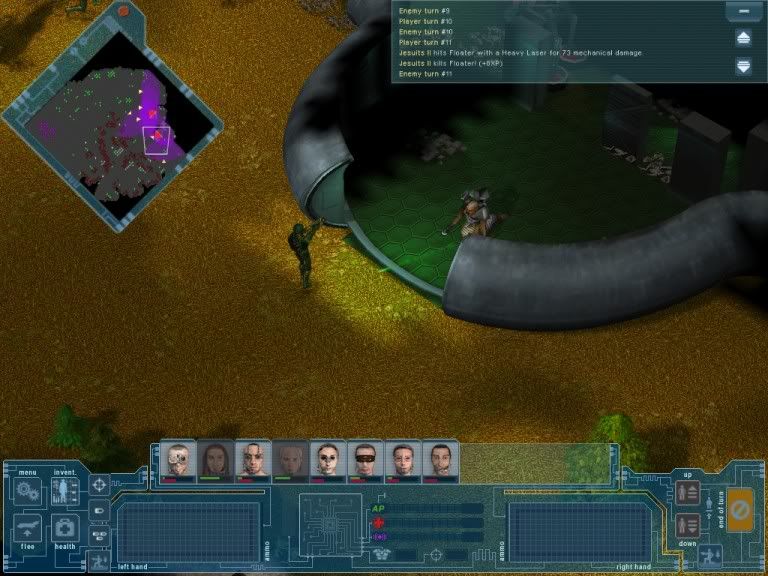Select the cyborg-eyed soldier portrait
This screenshot has height=576, width=768.
click(x=179, y=460)
